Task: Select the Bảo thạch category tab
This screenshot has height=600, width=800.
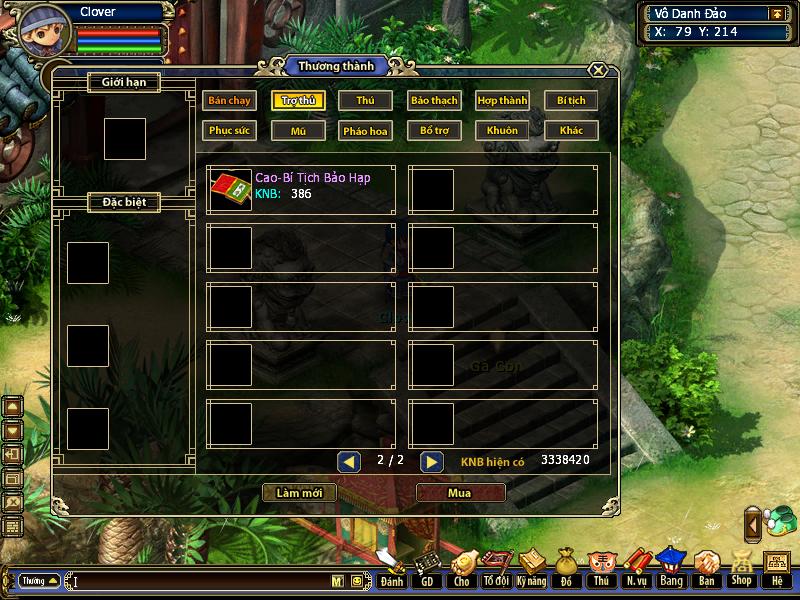Action: [x=434, y=100]
